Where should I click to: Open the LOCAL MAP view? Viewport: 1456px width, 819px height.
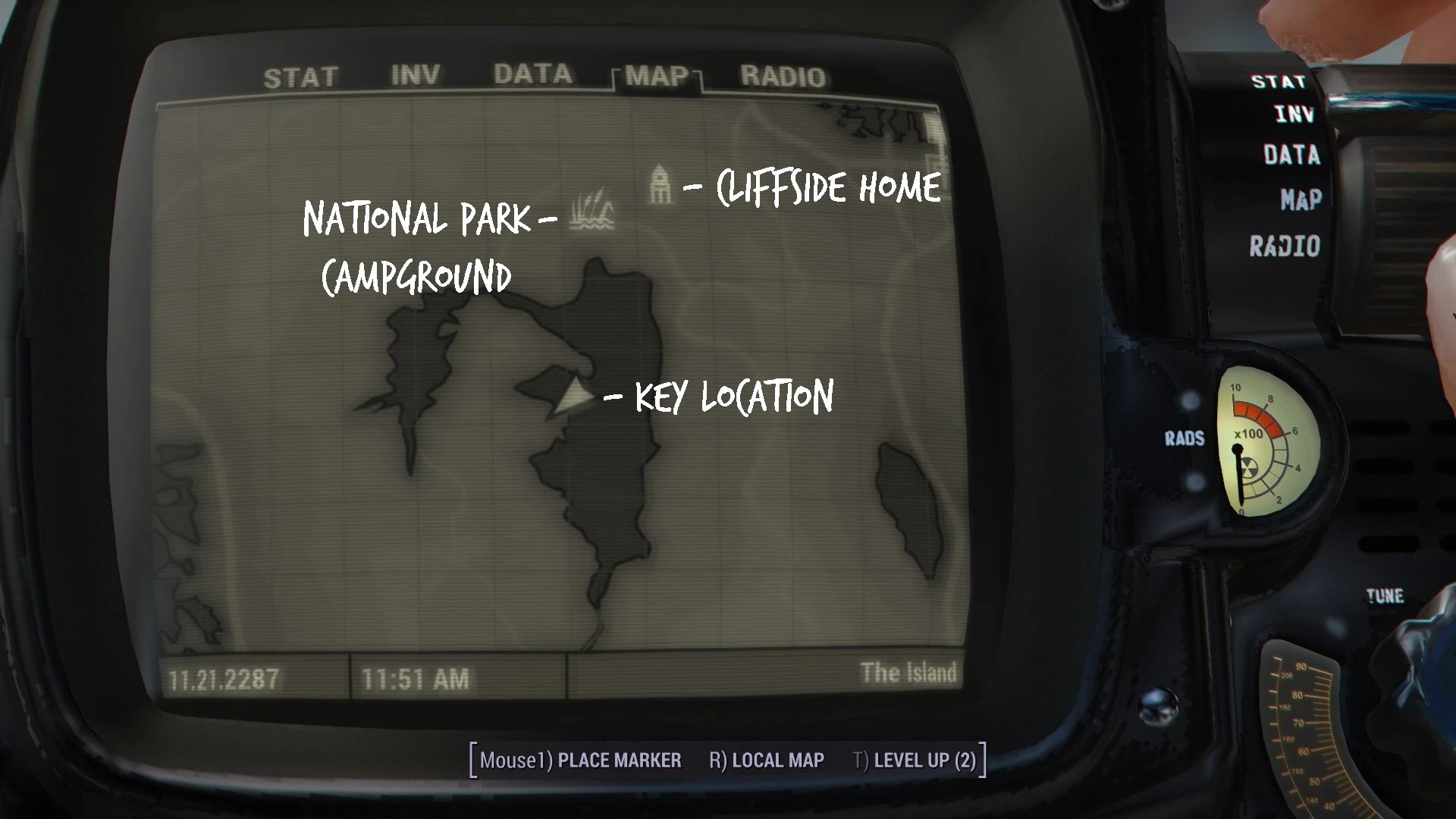[767, 761]
